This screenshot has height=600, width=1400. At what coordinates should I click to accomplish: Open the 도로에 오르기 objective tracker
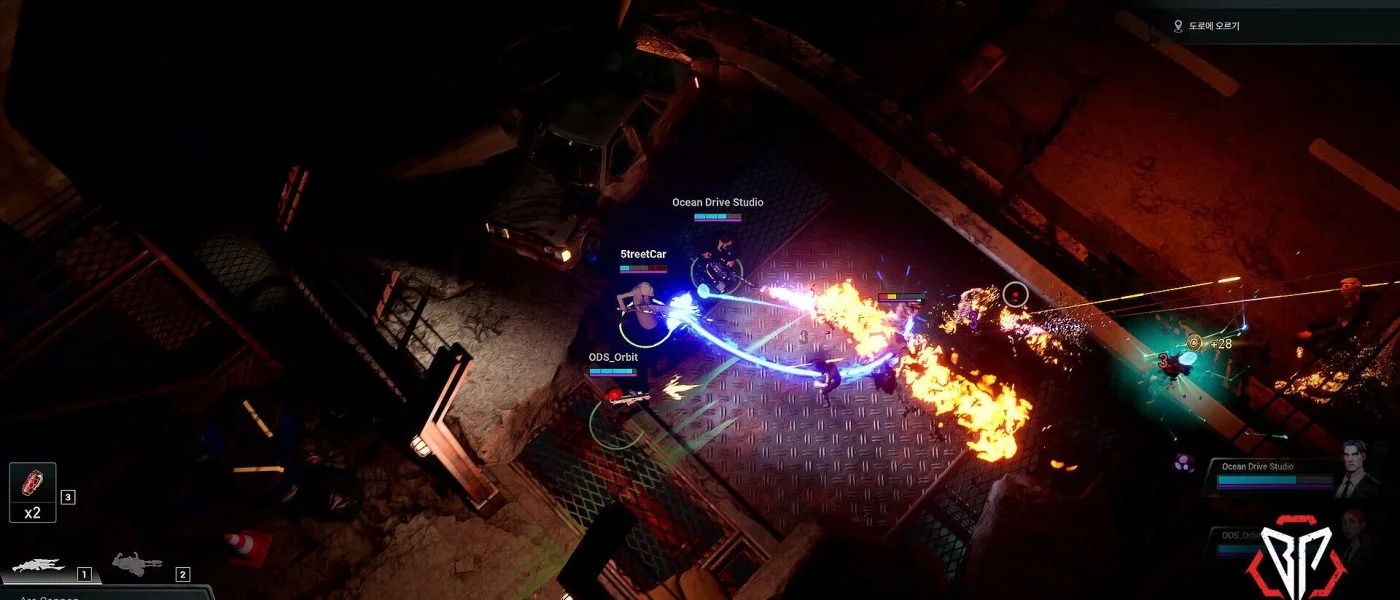click(x=1211, y=26)
